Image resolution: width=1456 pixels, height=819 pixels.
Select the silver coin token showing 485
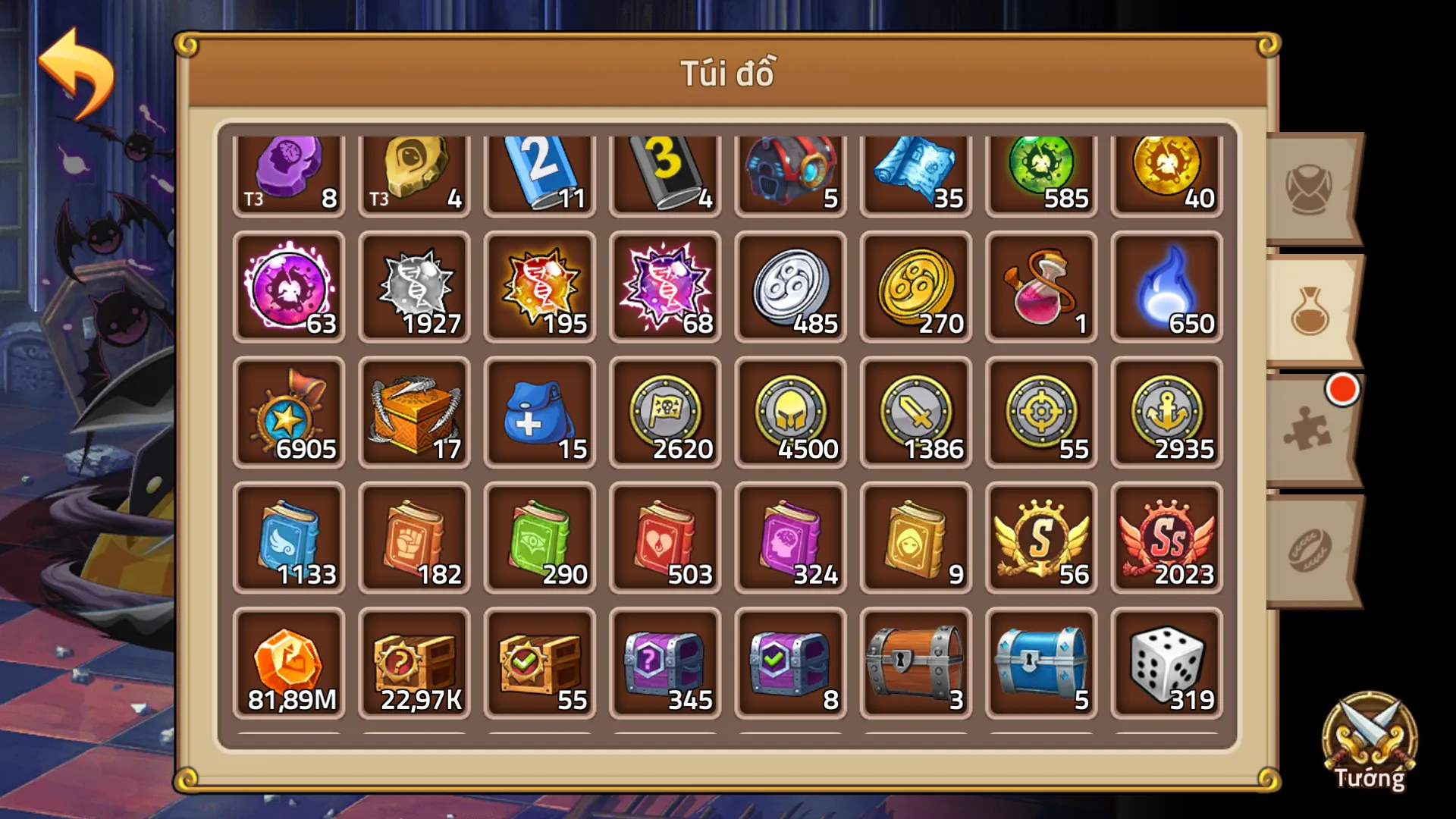[790, 288]
